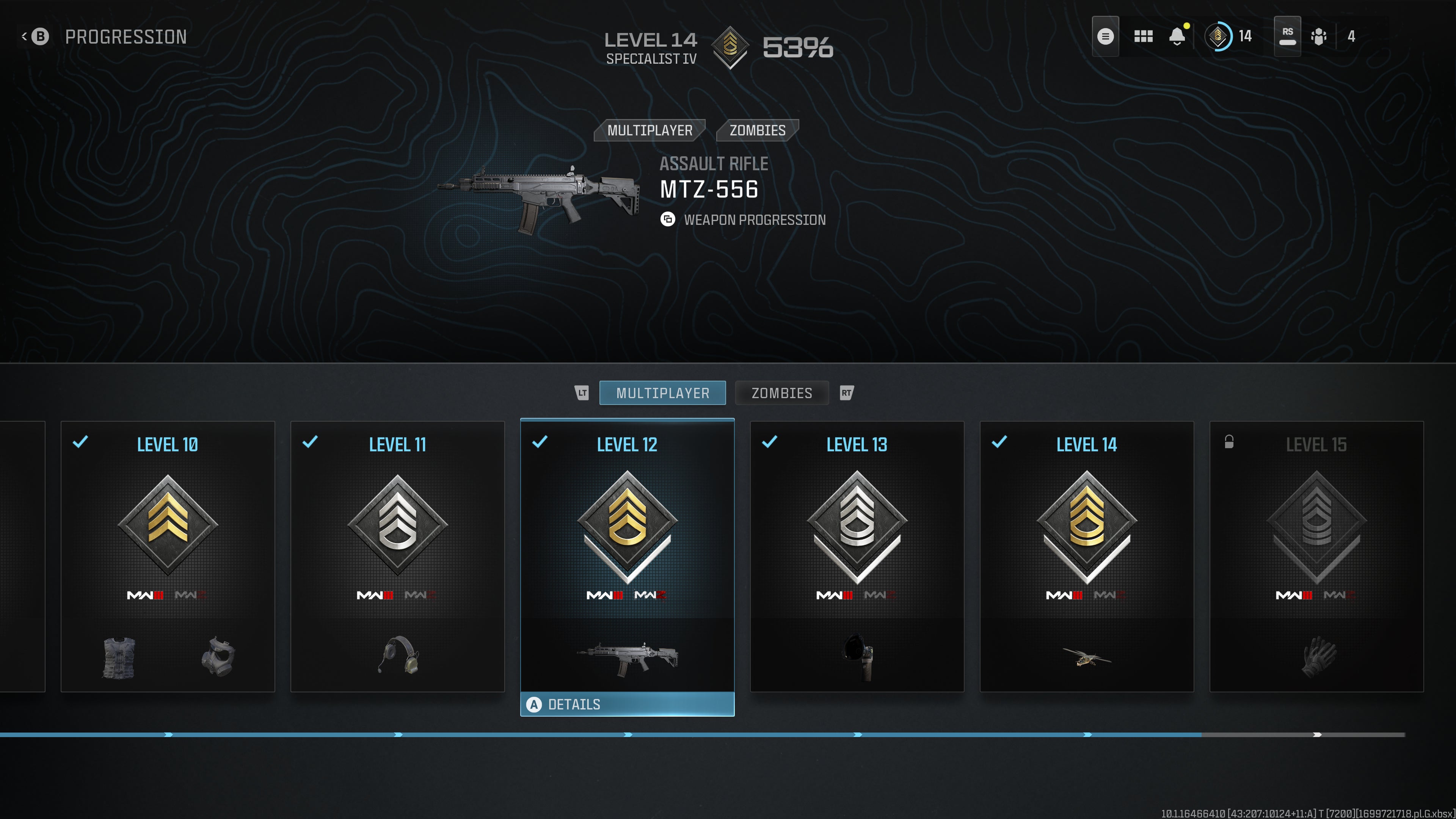This screenshot has height=819, width=1456.
Task: Select the Multiplayer tab
Action: [662, 393]
